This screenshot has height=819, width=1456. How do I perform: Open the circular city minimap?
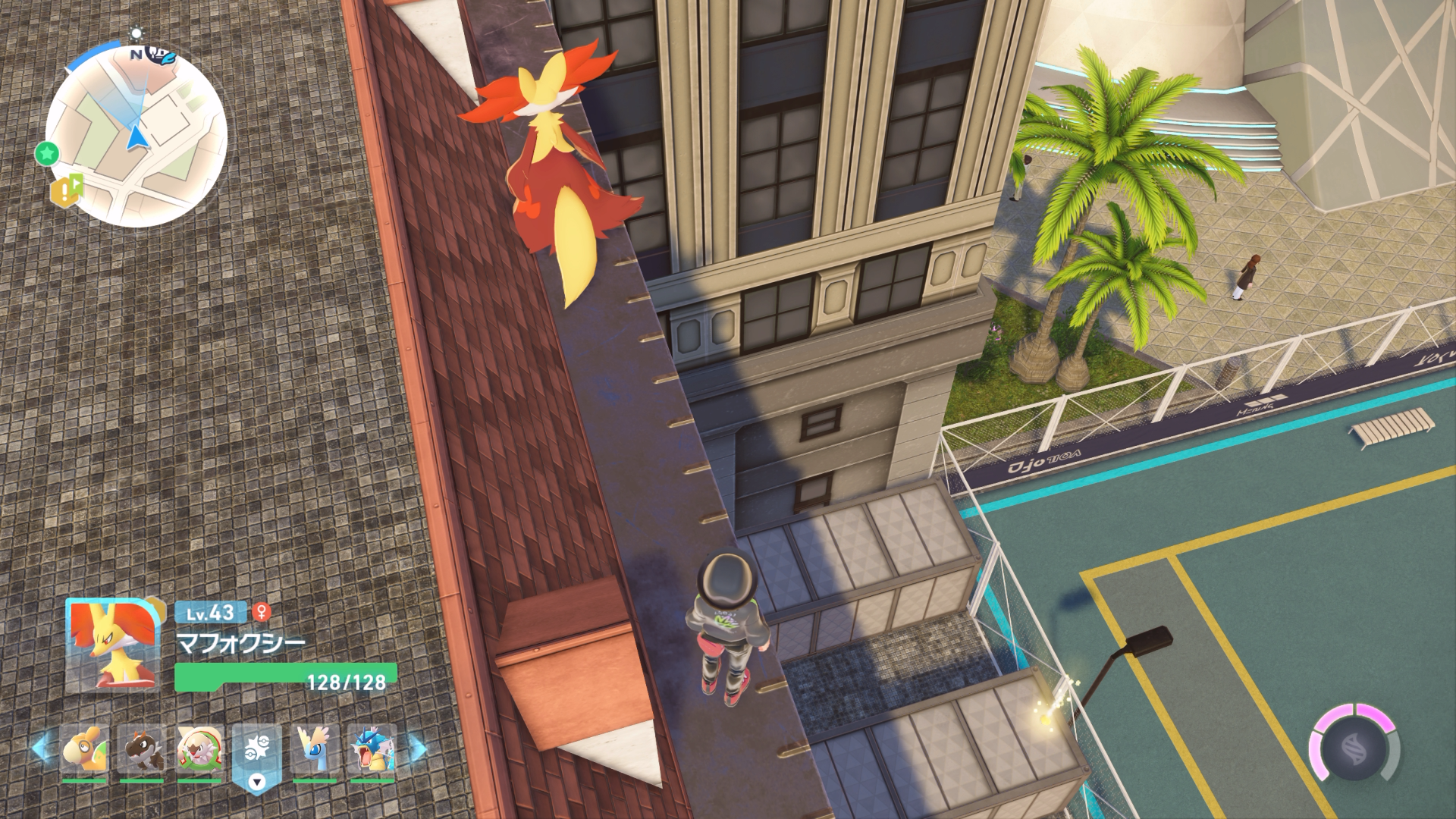136,136
